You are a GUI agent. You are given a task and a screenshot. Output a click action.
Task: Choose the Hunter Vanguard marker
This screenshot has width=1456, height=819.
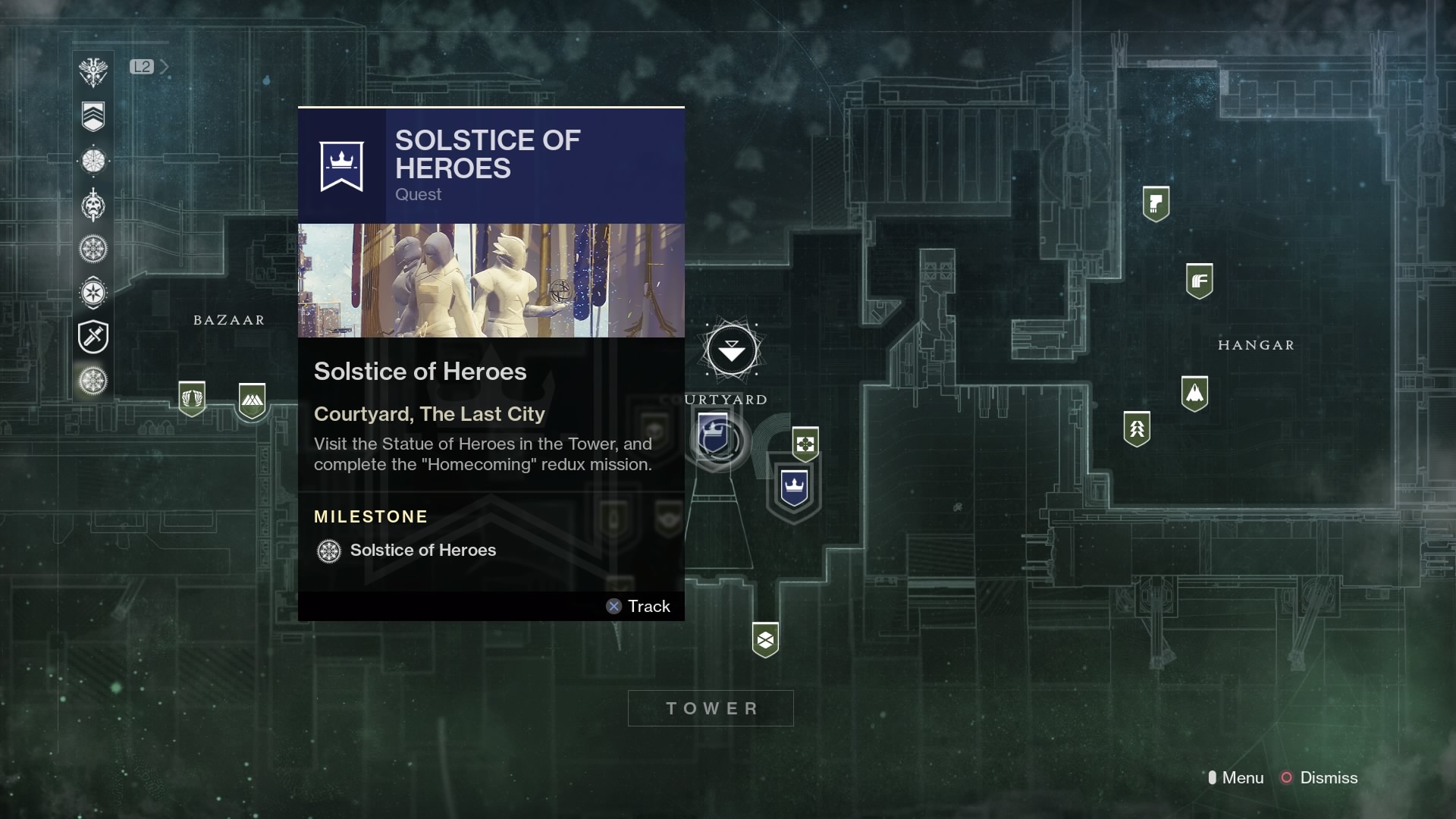point(1137,429)
